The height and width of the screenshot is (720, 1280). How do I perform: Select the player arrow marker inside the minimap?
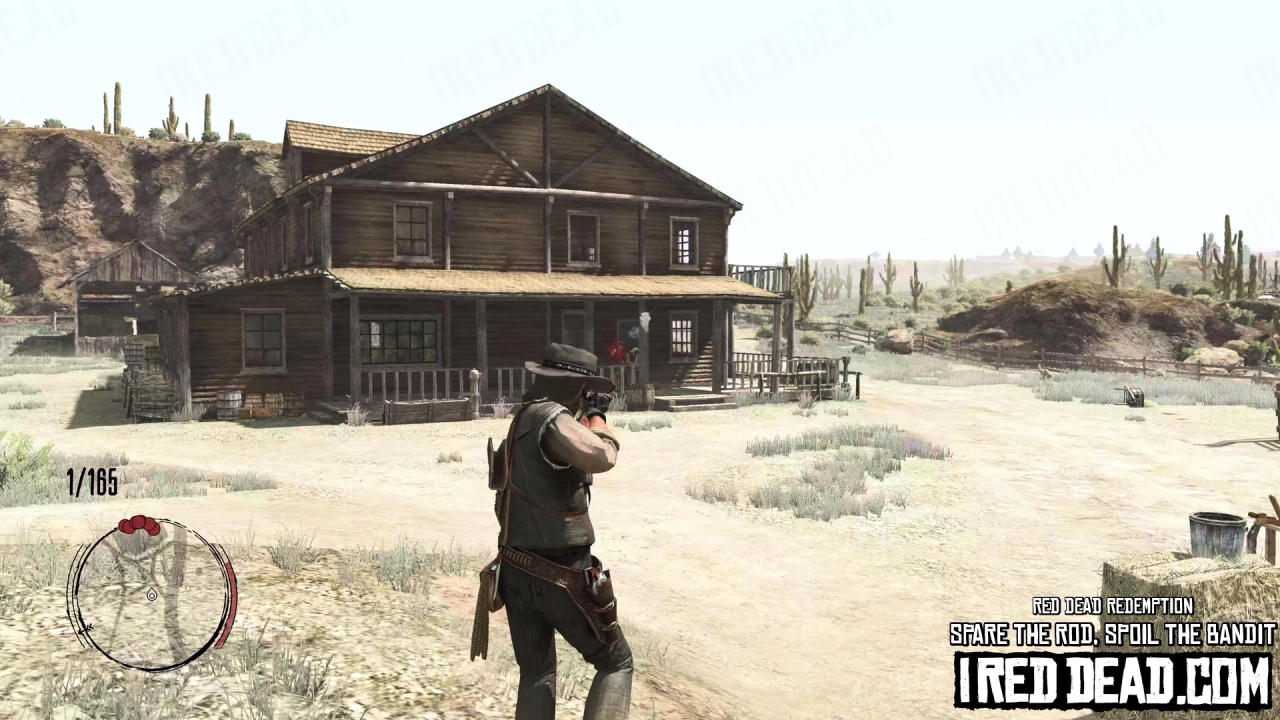point(152,596)
